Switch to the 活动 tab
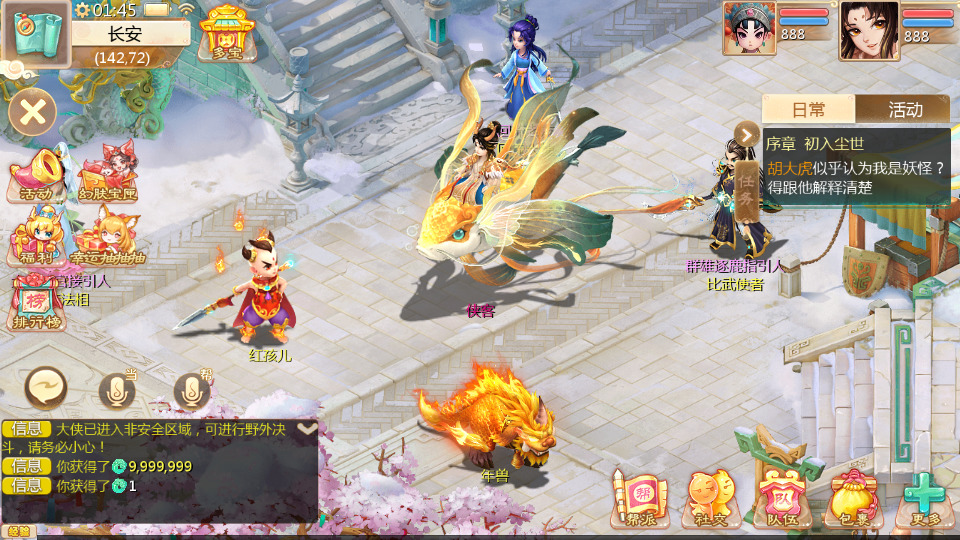 click(x=904, y=109)
